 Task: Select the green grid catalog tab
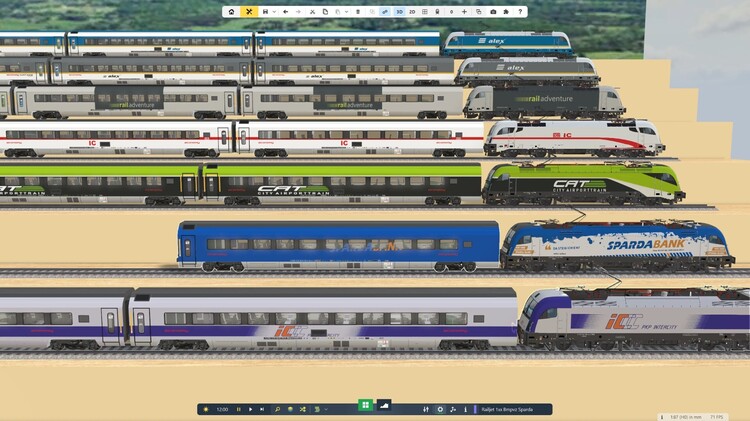(365, 405)
